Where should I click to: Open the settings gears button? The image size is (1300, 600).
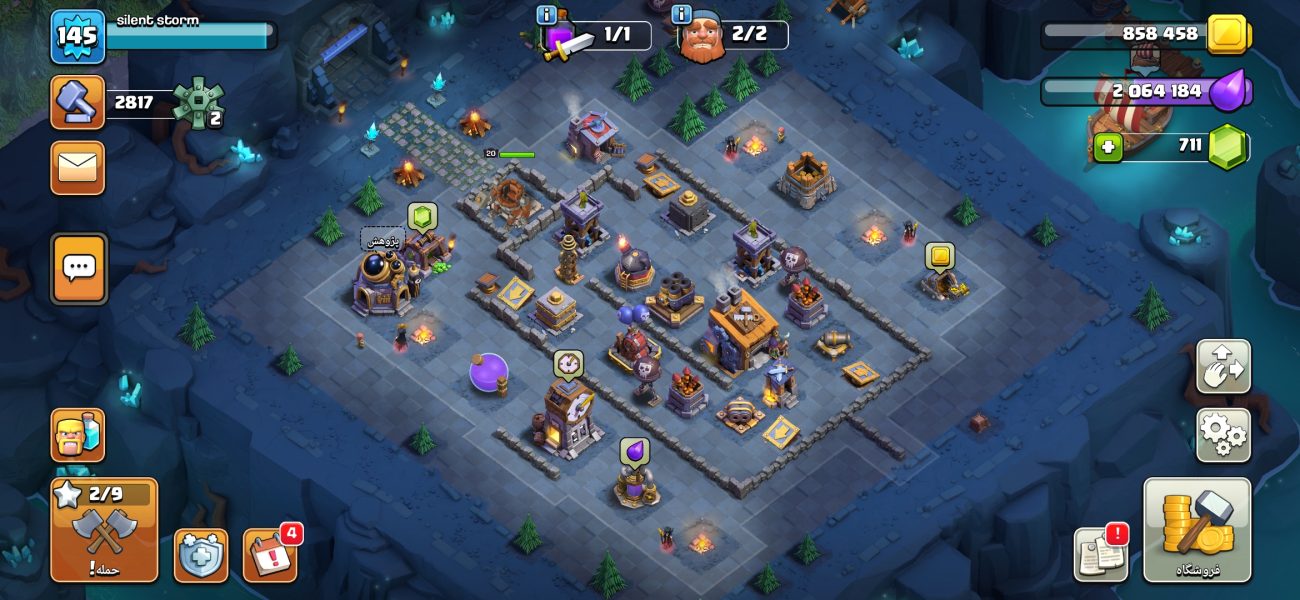pyautogui.click(x=1223, y=435)
